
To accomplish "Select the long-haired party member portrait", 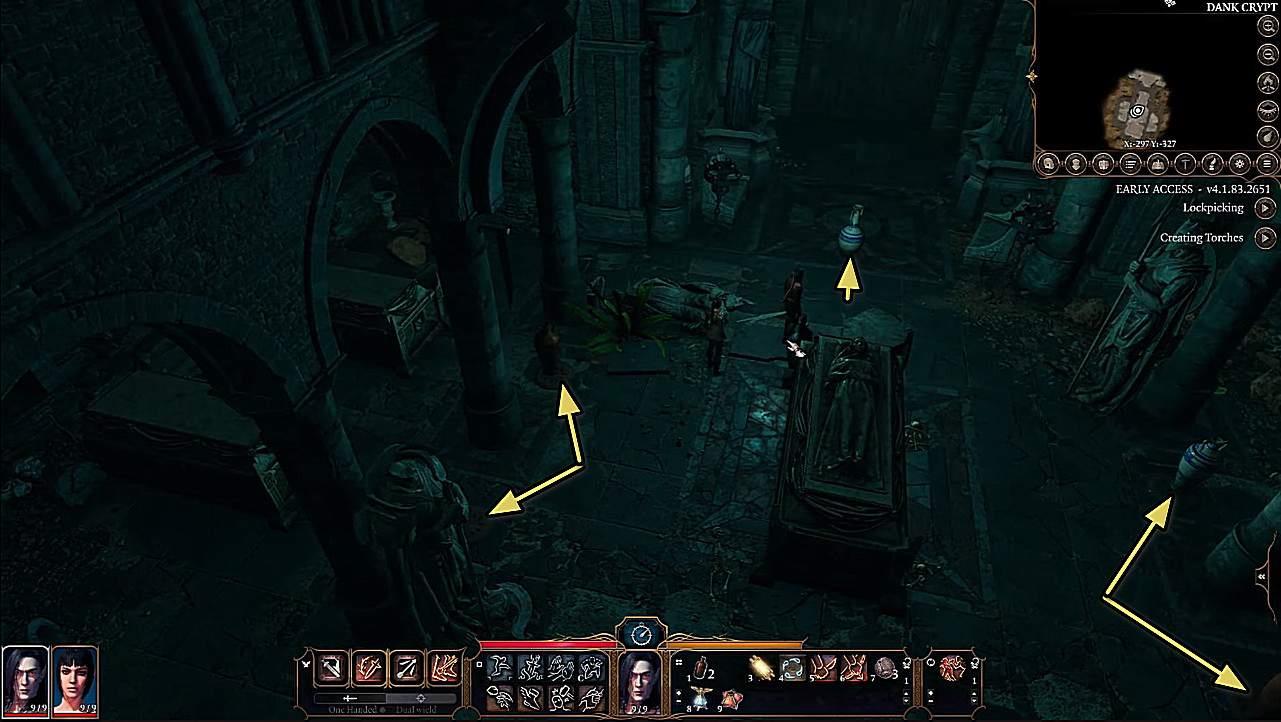I will click(x=25, y=679).
